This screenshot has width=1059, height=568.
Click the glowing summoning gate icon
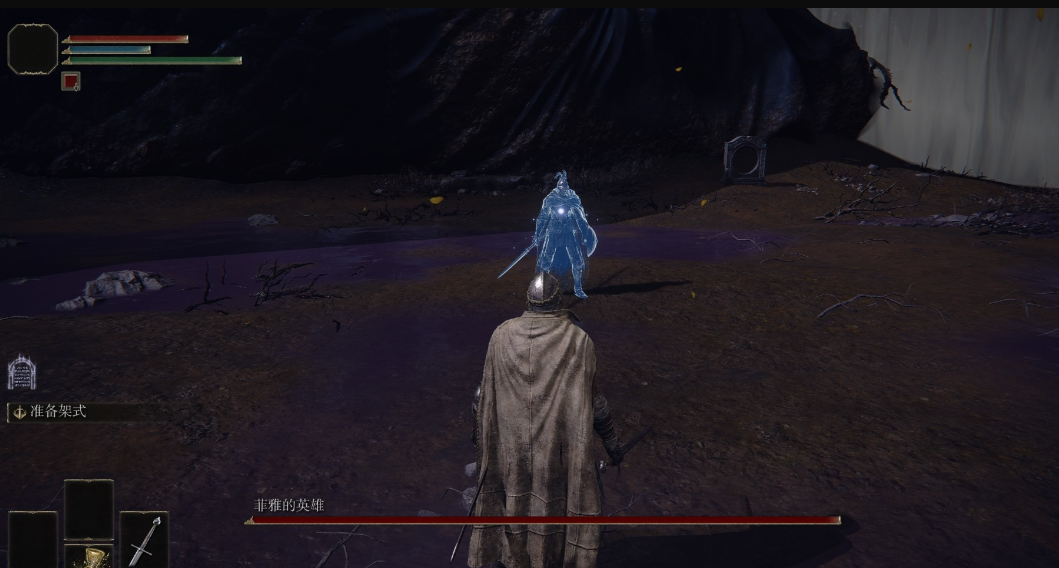(22, 373)
